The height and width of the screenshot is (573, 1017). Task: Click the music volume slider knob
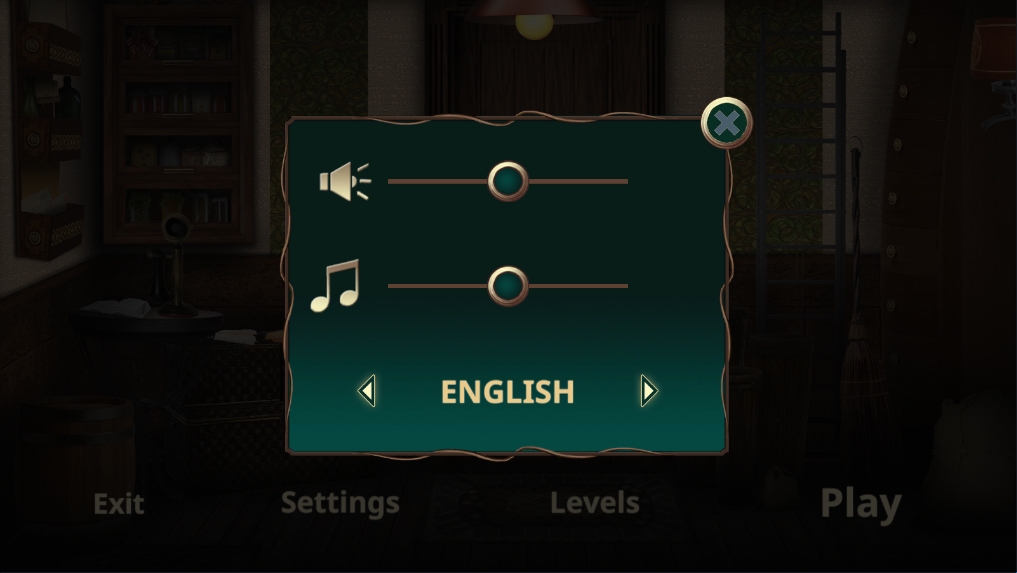508,286
